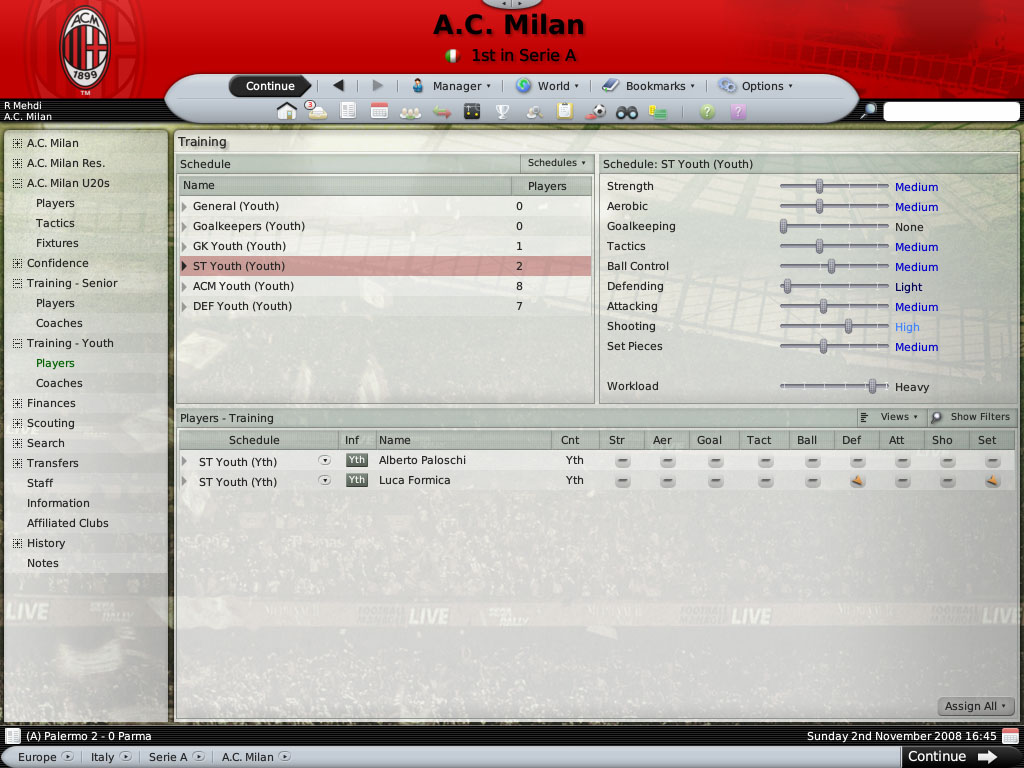Open the World menu
The width and height of the screenshot is (1024, 768).
[x=547, y=86]
